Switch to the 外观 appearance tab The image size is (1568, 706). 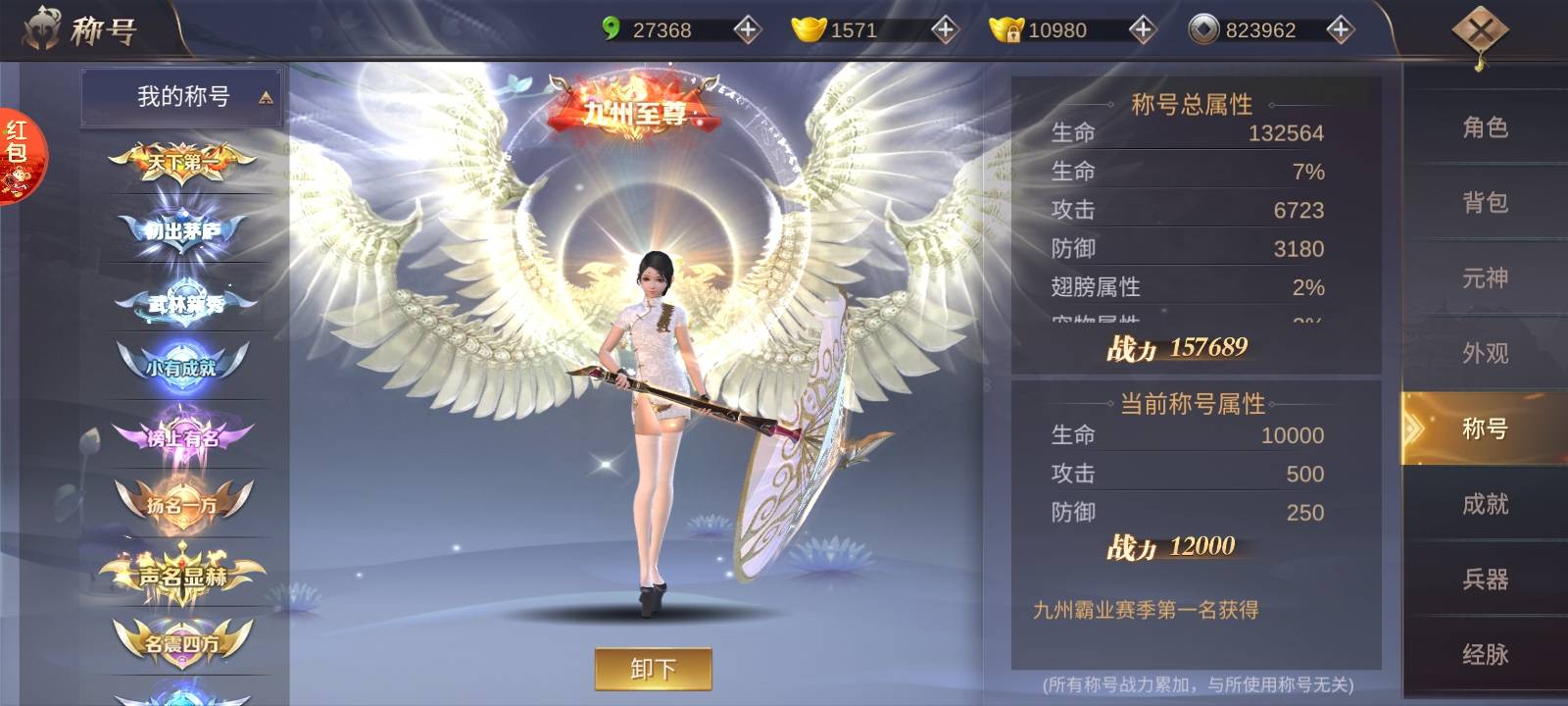click(x=1485, y=353)
